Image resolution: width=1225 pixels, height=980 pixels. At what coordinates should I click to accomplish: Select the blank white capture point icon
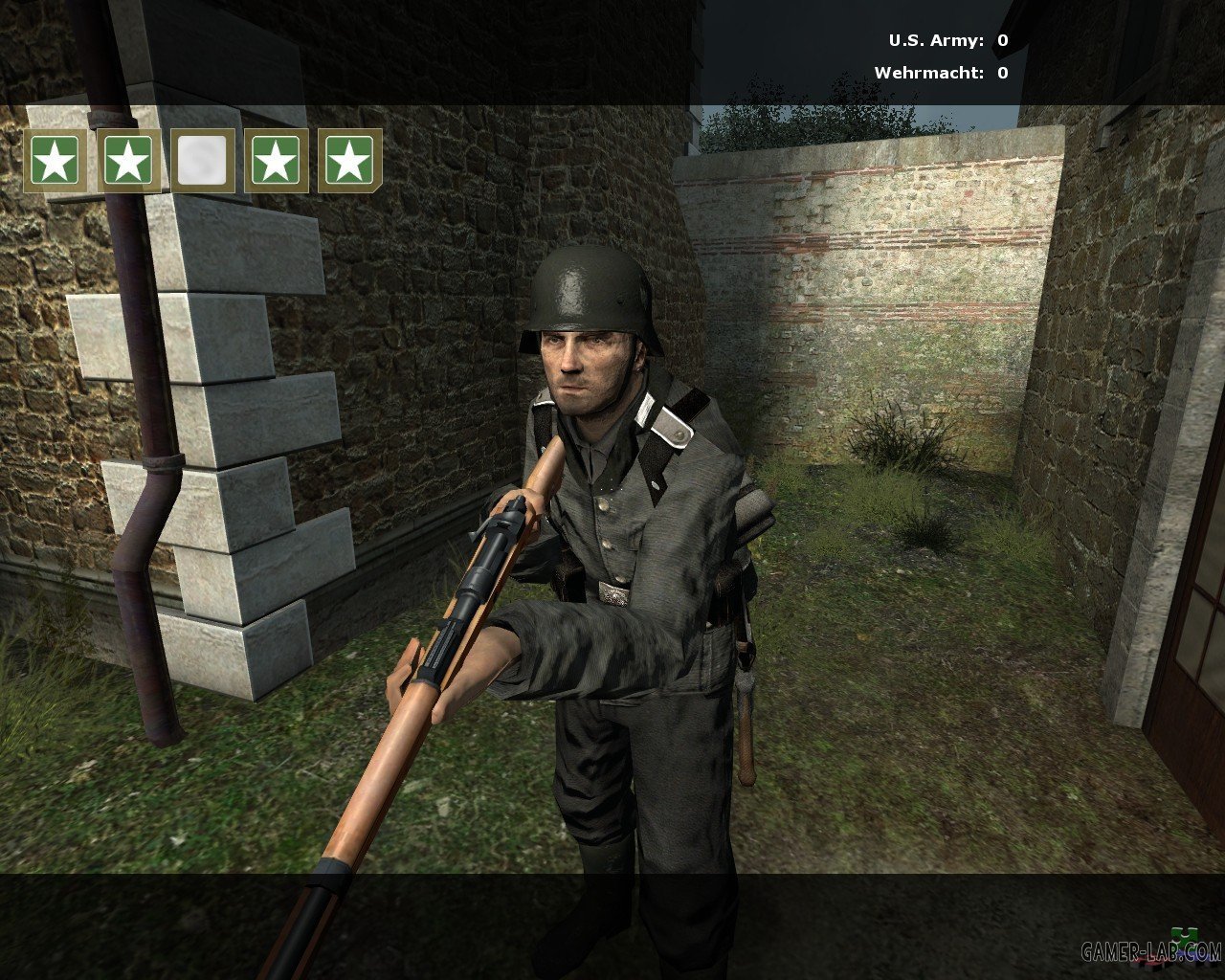pyautogui.click(x=203, y=161)
